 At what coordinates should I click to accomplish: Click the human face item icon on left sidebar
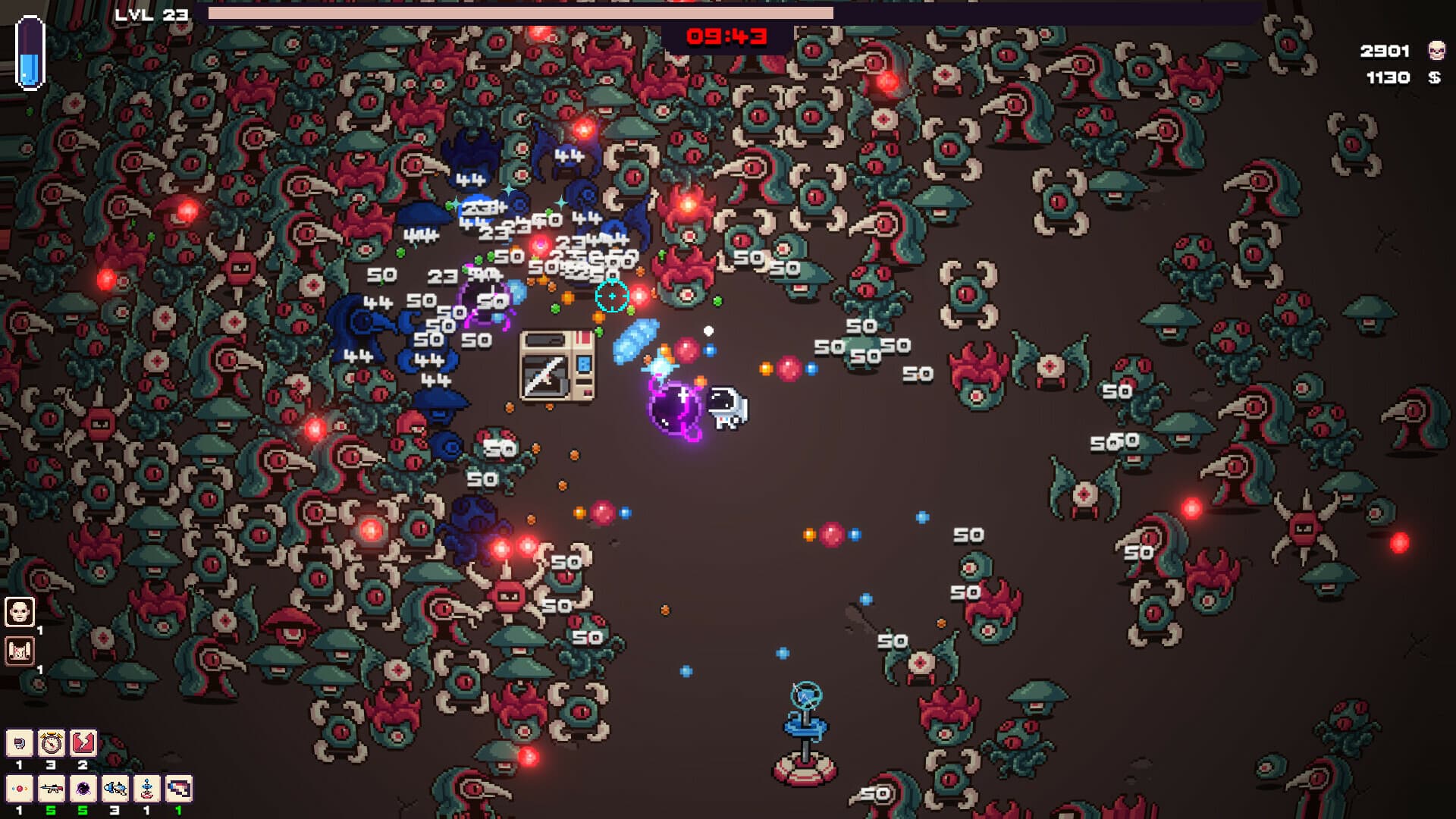(x=19, y=611)
